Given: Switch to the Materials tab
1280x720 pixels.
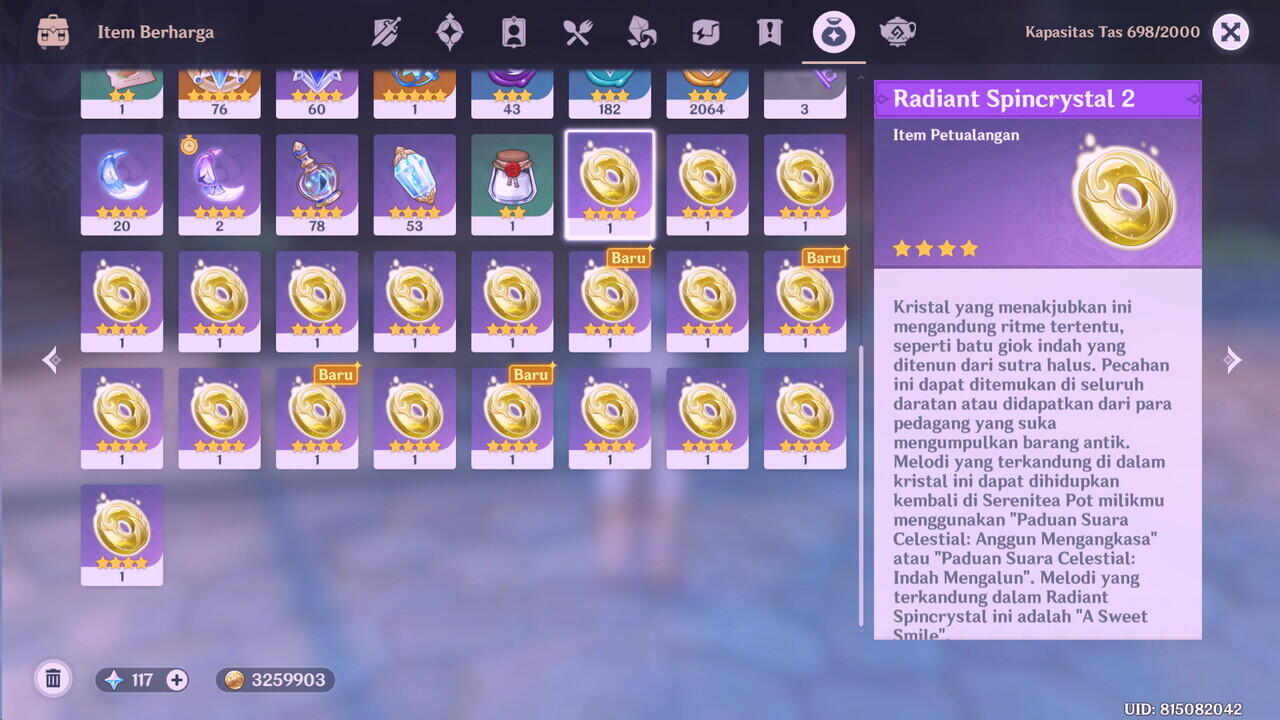Looking at the screenshot, I should (x=641, y=32).
